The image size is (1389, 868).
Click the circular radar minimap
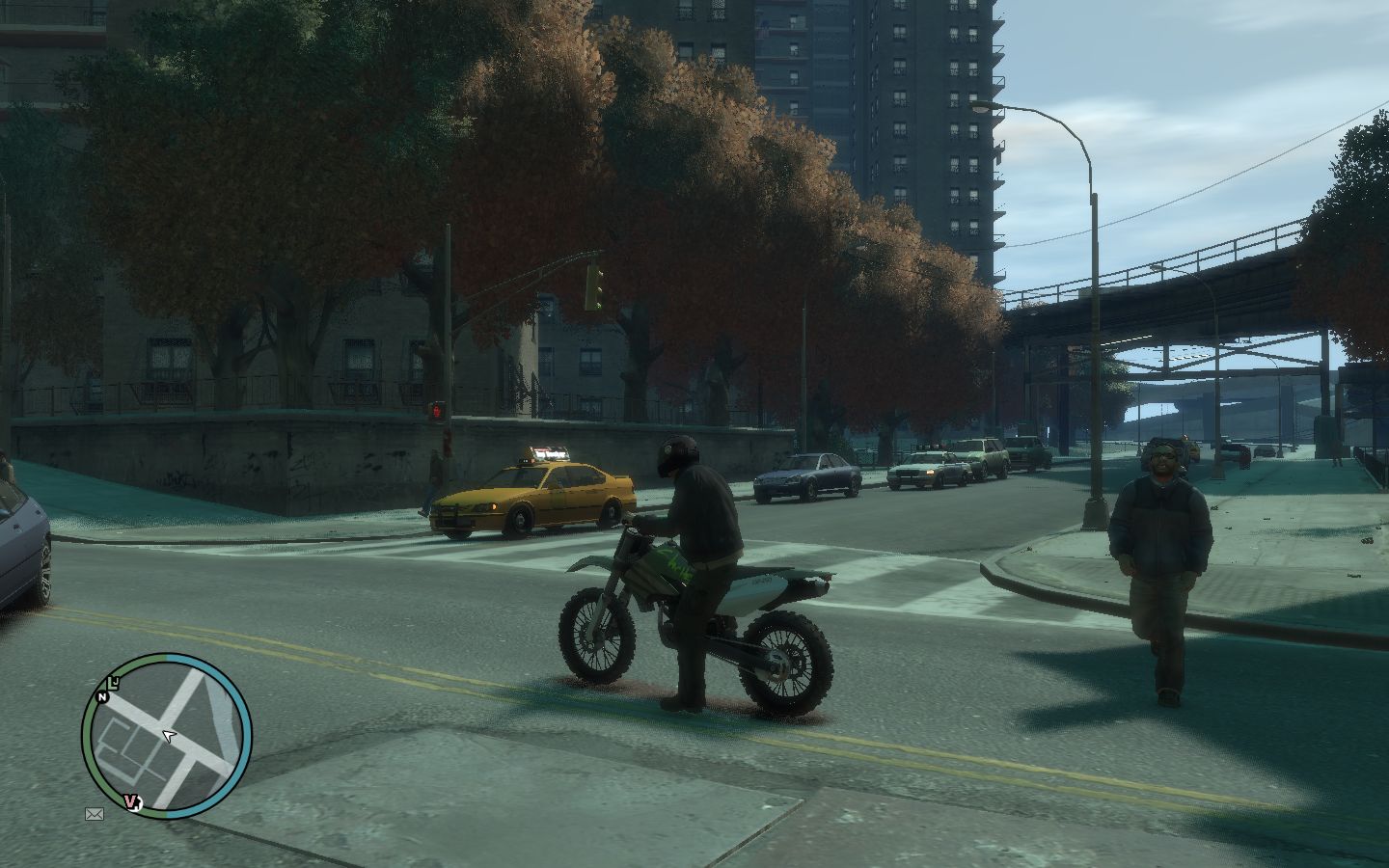click(167, 736)
